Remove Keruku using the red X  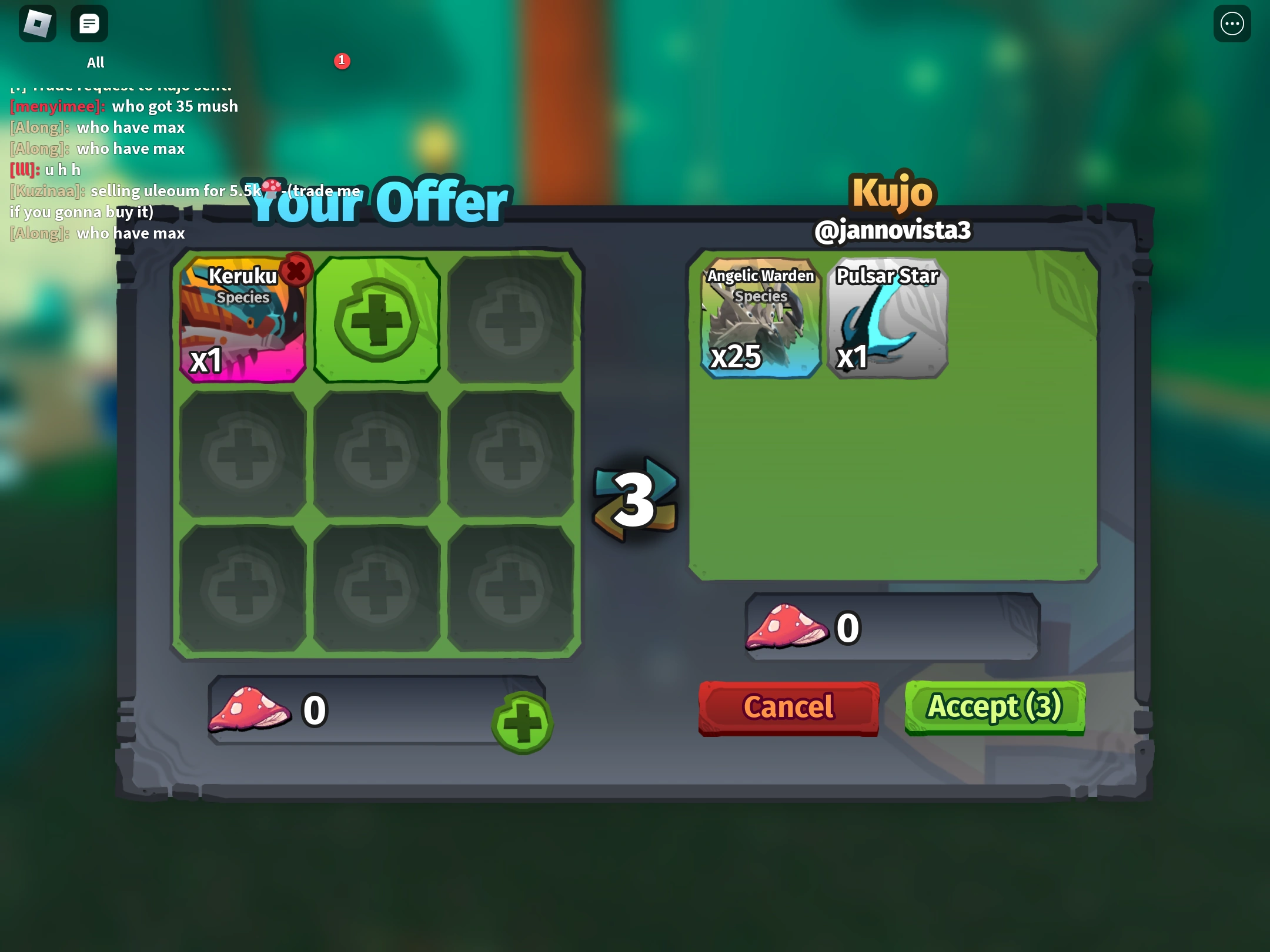click(295, 269)
